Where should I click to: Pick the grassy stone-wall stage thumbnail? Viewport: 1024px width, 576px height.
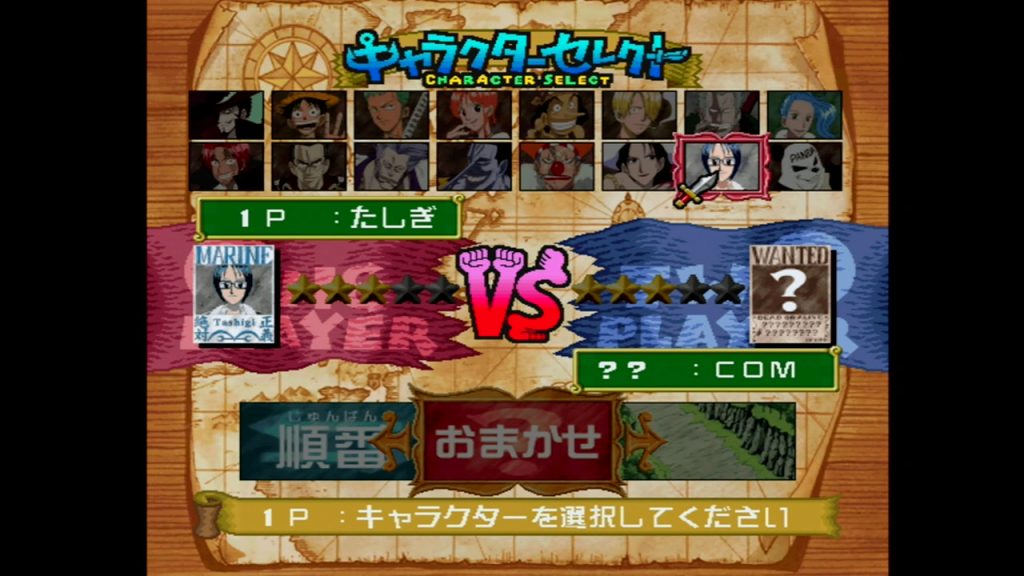point(710,440)
